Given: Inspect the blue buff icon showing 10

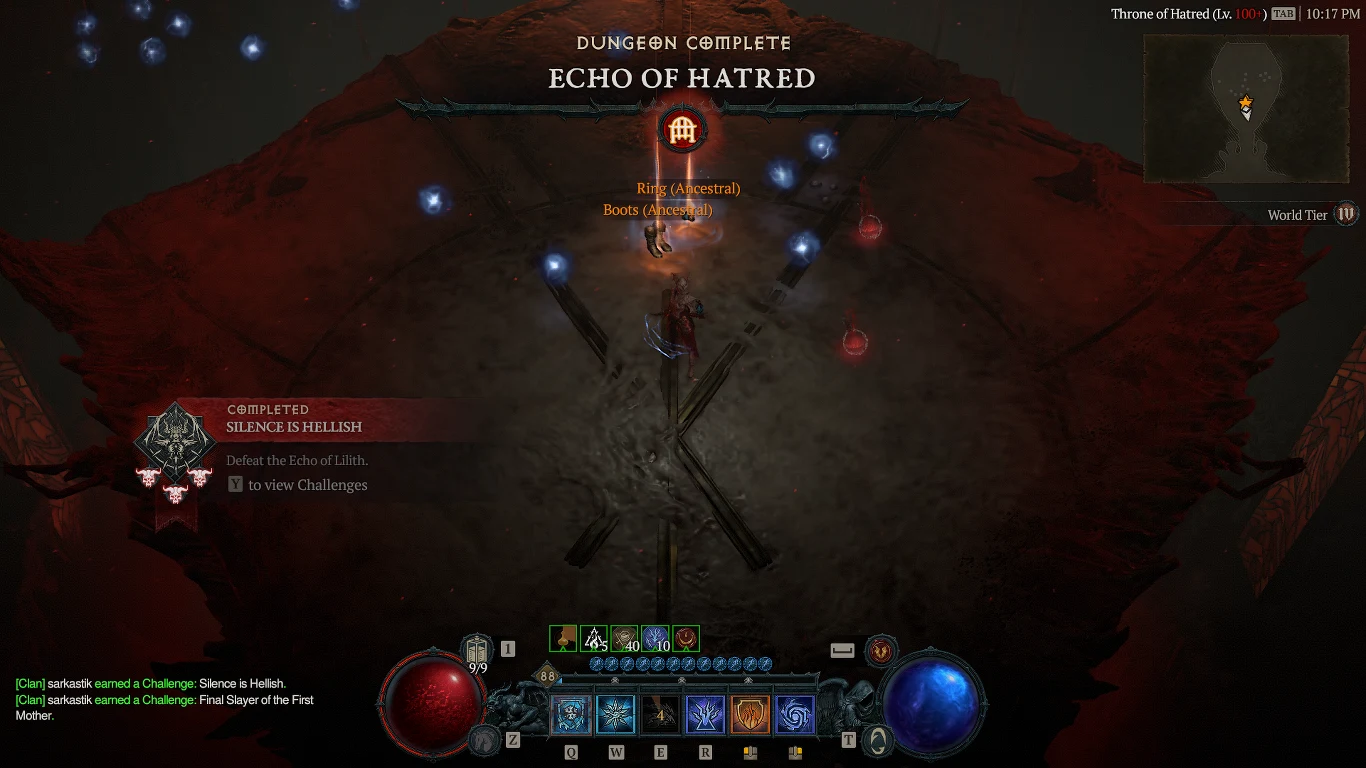Looking at the screenshot, I should click(x=655, y=638).
